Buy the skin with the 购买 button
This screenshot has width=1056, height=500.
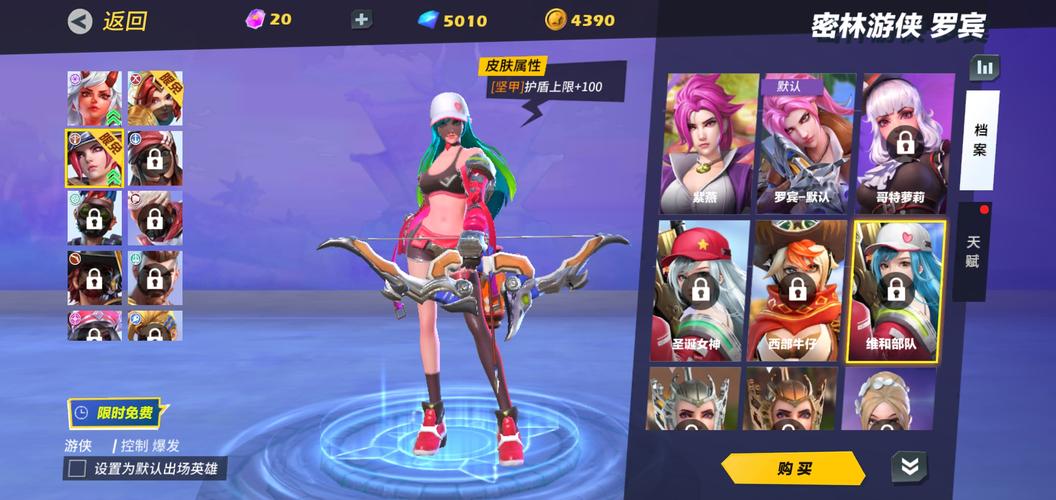click(794, 468)
